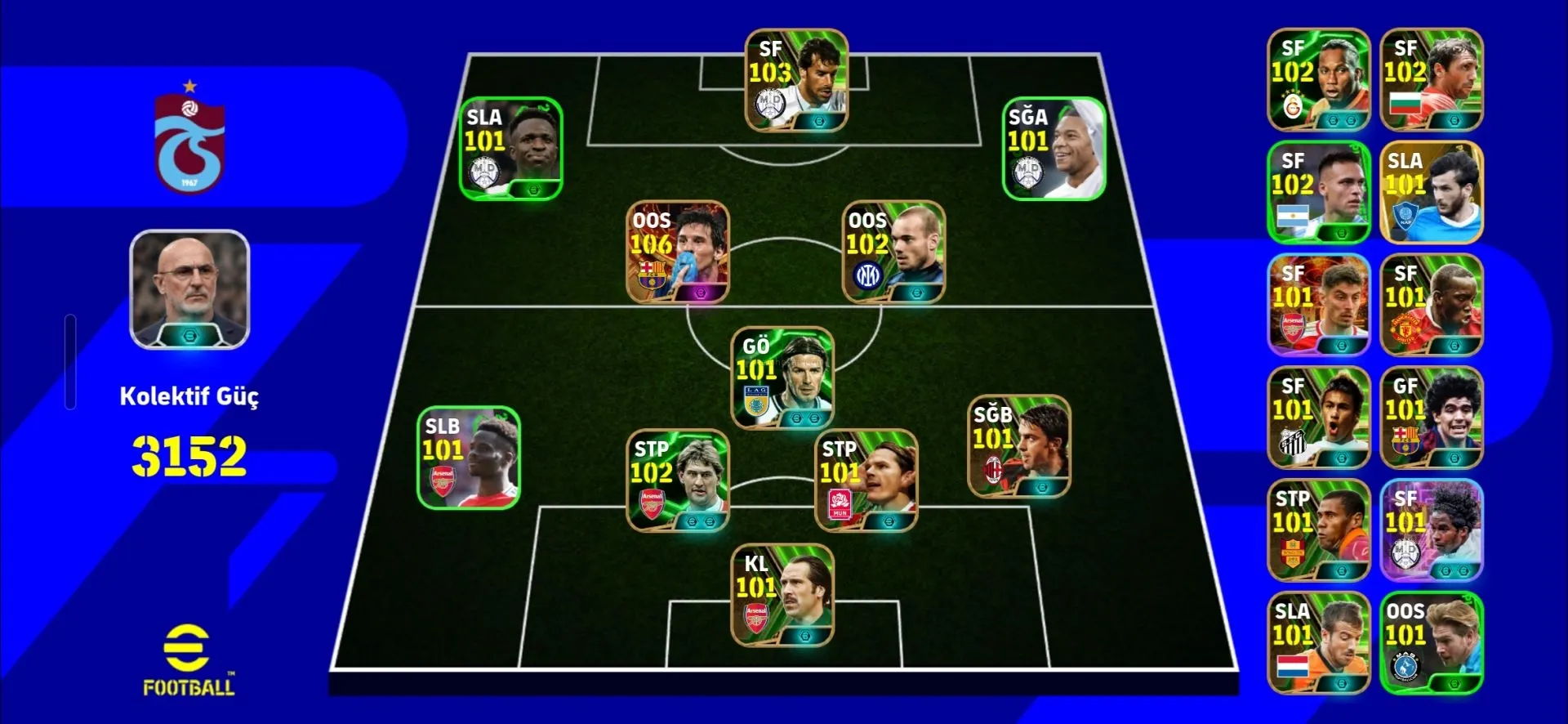
Task: Open the manager portrait card
Action: click(x=189, y=289)
